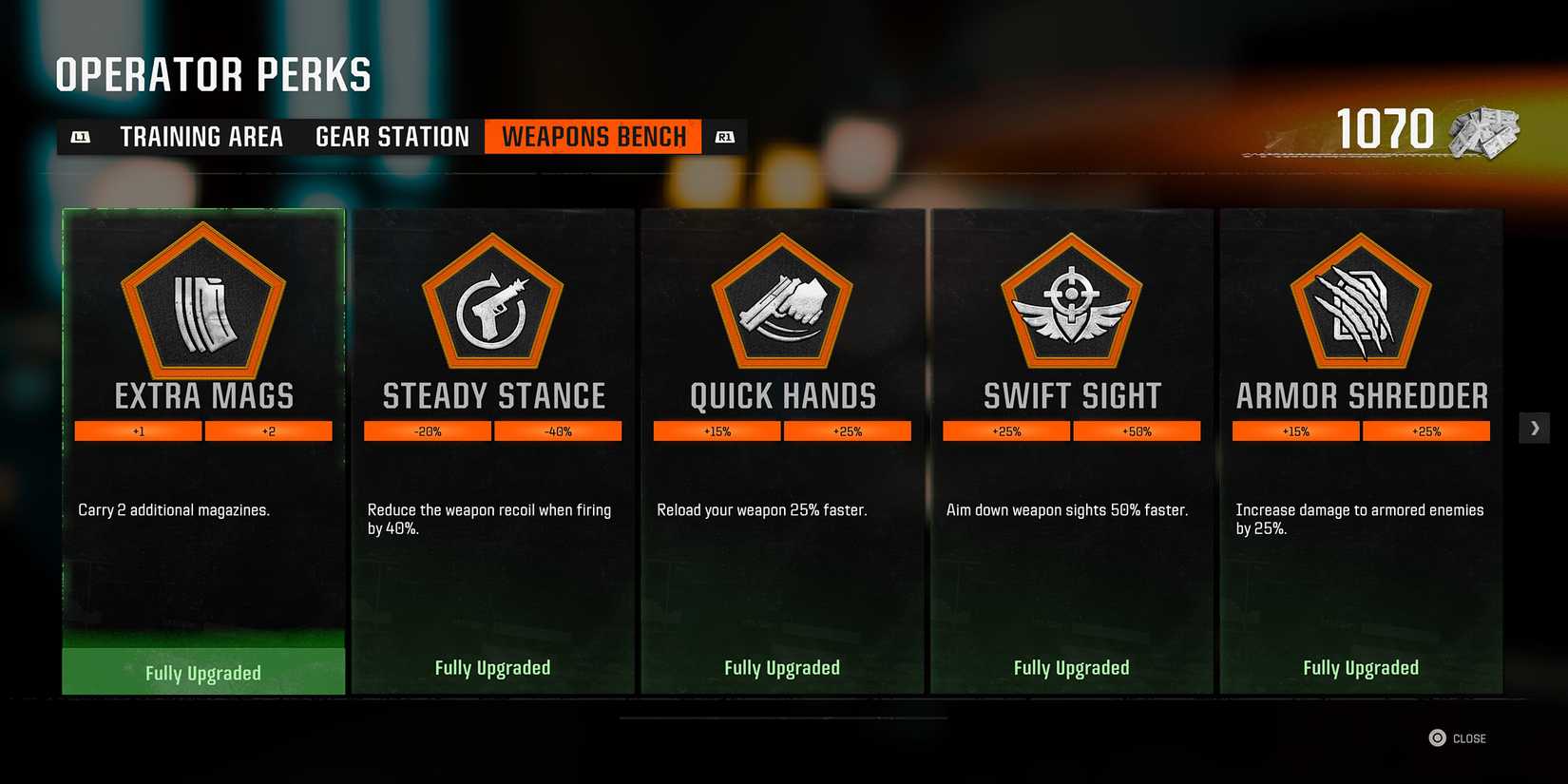Click the Fully Upgraded label on Extra Mags

pos(202,672)
